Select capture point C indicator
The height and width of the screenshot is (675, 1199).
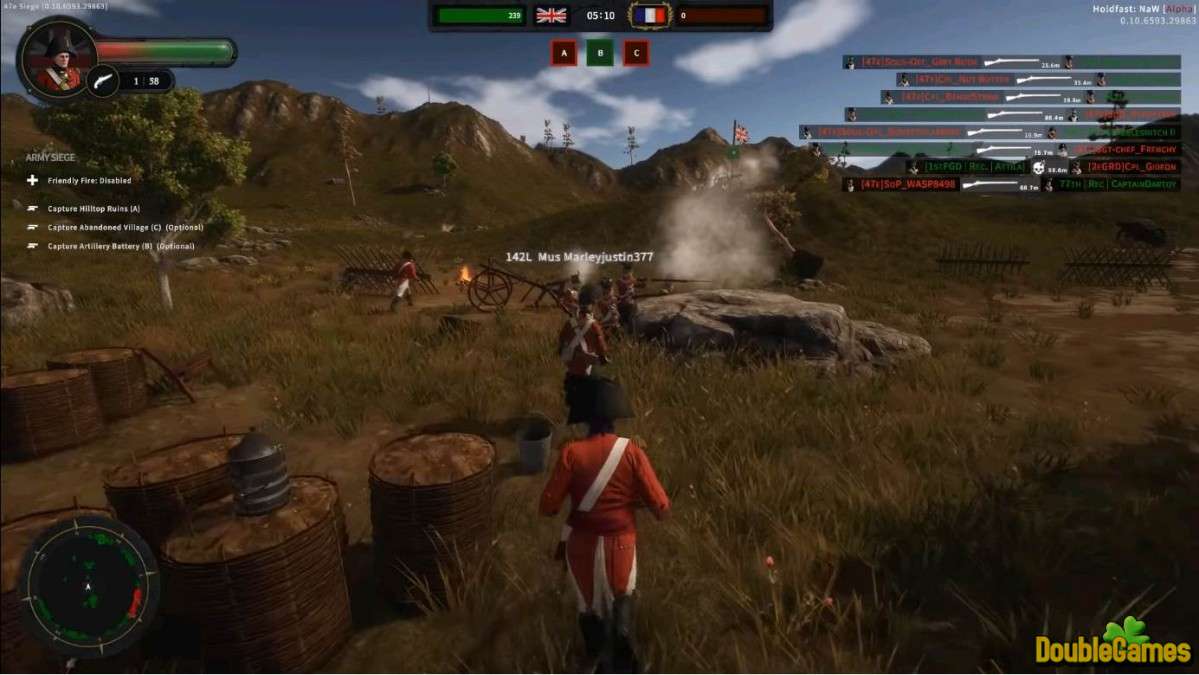point(635,53)
